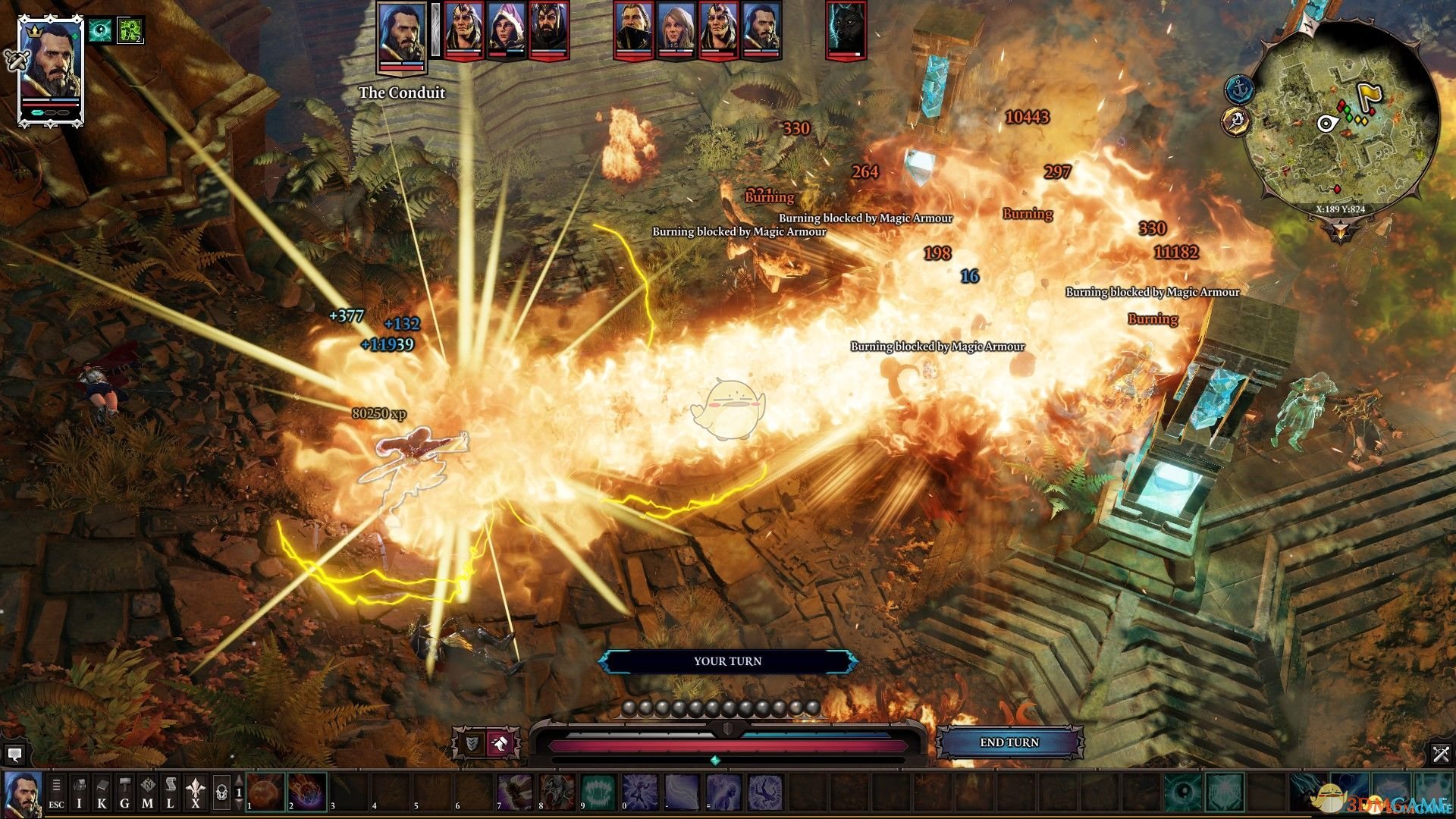End the current turn
Image resolution: width=1456 pixels, height=819 pixels.
[x=1009, y=742]
